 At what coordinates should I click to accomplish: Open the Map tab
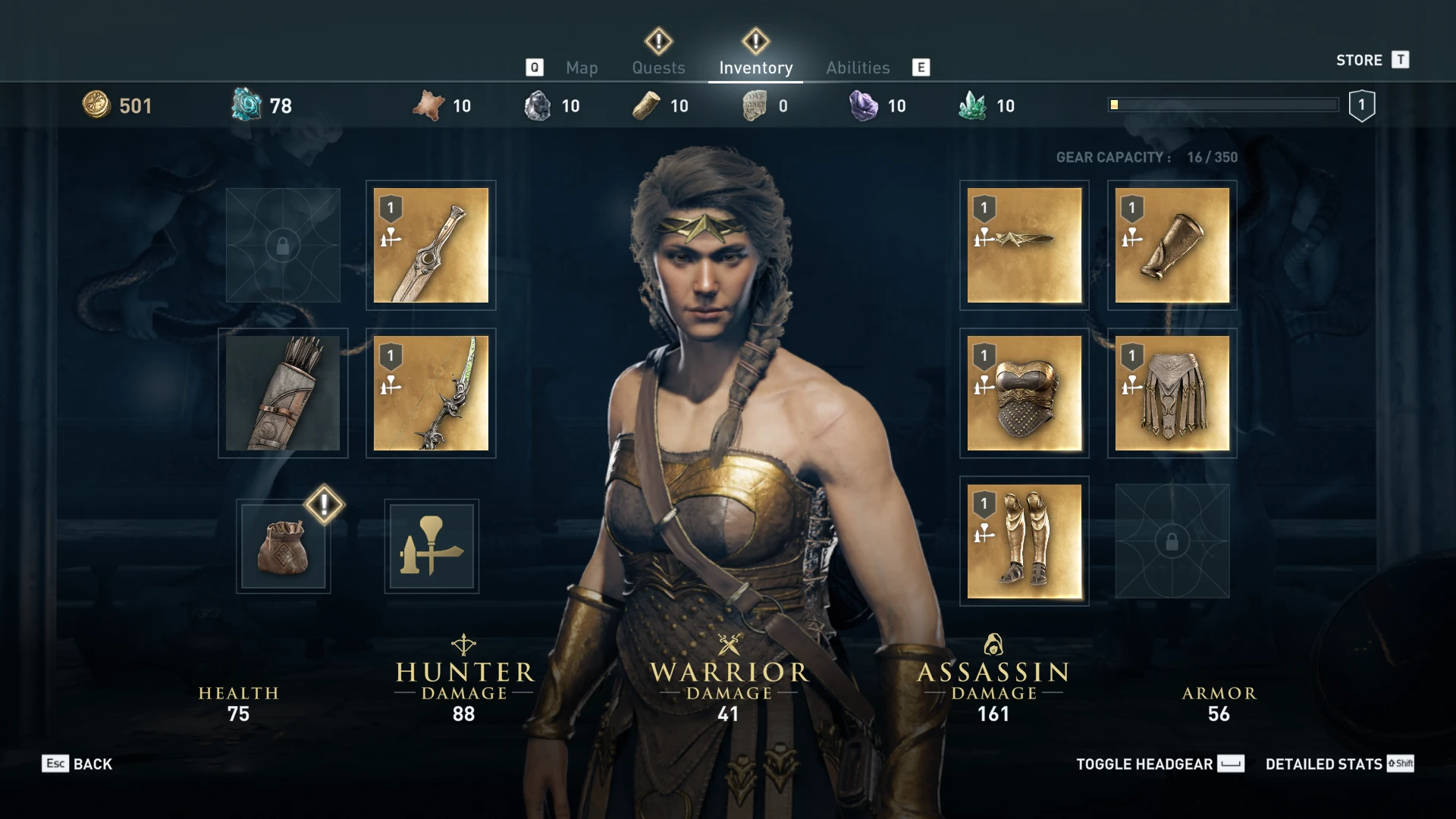[581, 67]
